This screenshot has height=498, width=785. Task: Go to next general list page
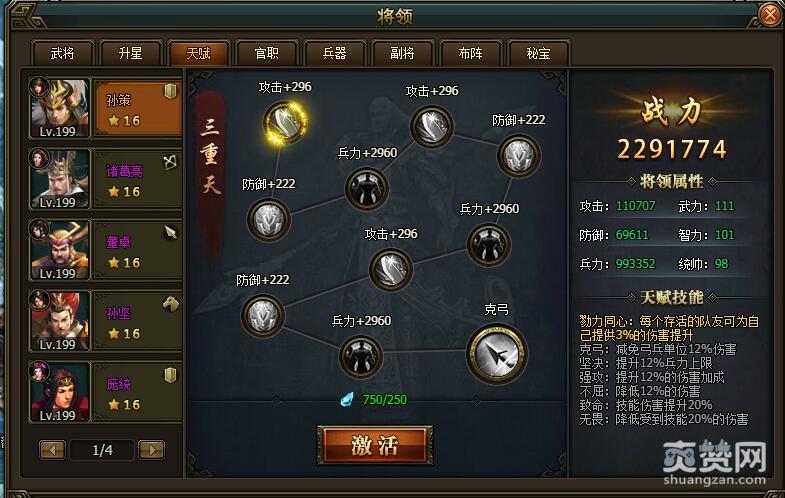pos(151,450)
